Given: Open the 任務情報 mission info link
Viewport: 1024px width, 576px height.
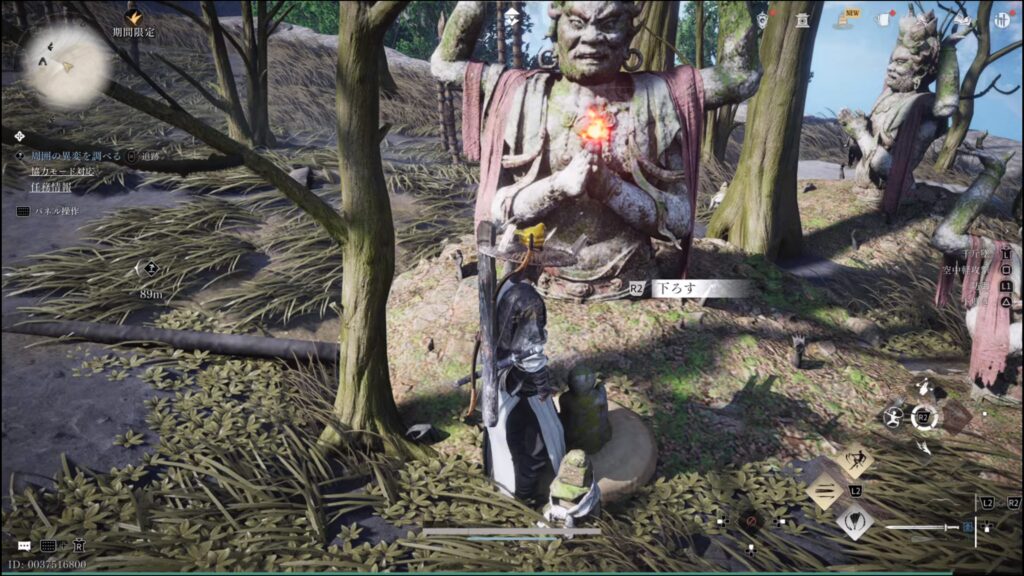Looking at the screenshot, I should tap(49, 184).
